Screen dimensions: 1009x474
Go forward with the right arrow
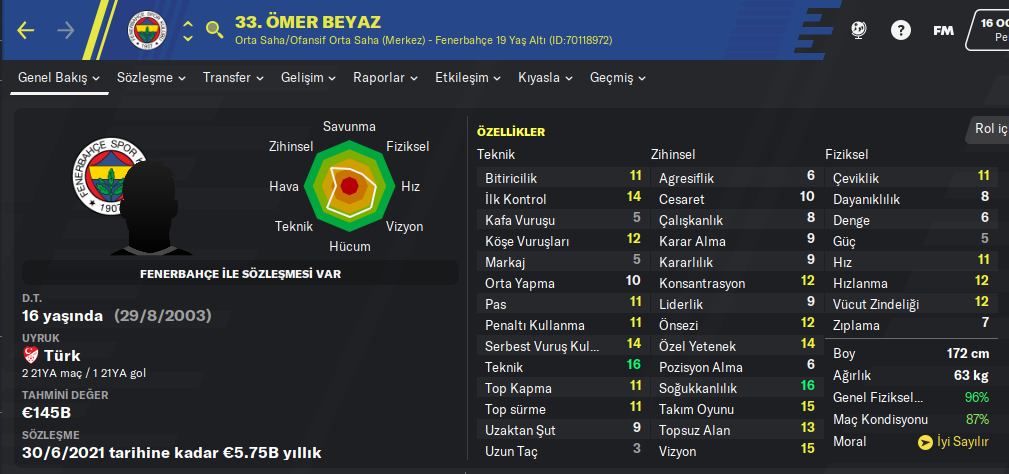tap(66, 31)
